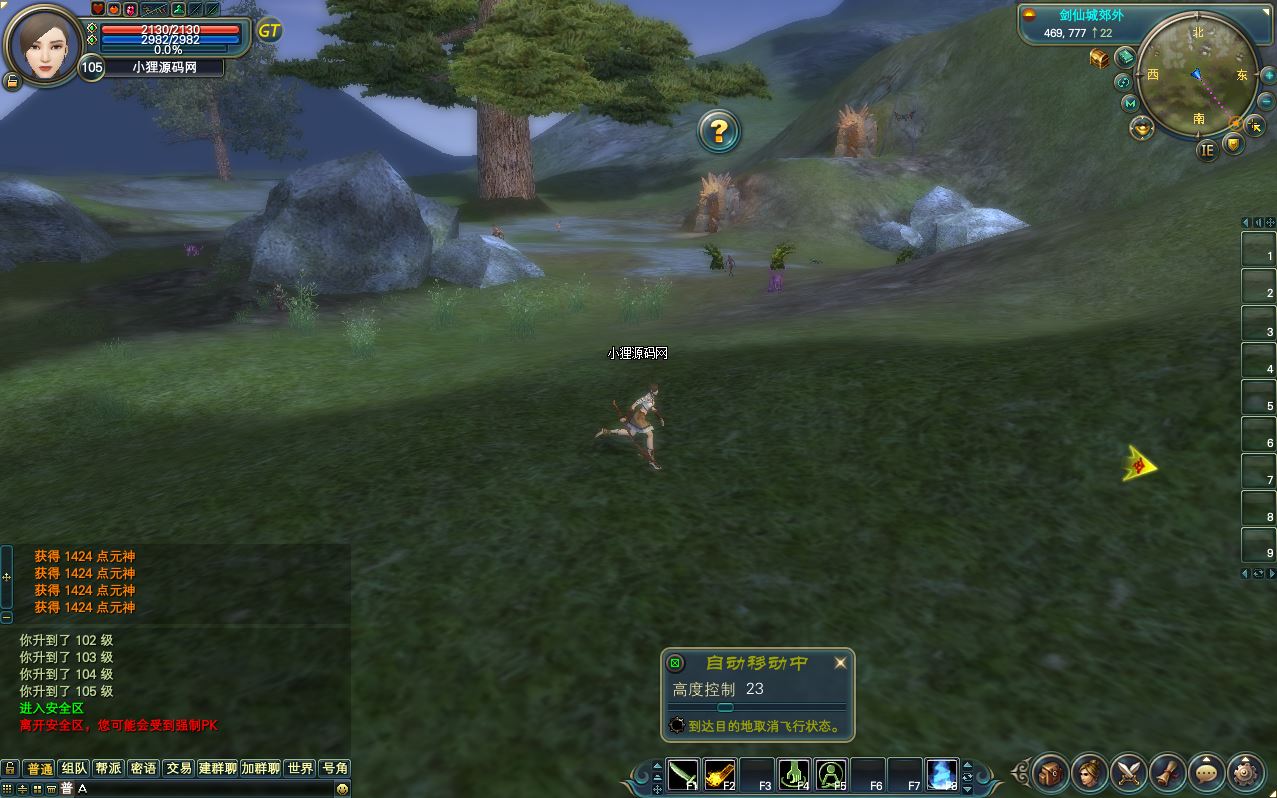Activate the blue flame skill on F8
Screen dimensions: 1277x798
tap(942, 774)
